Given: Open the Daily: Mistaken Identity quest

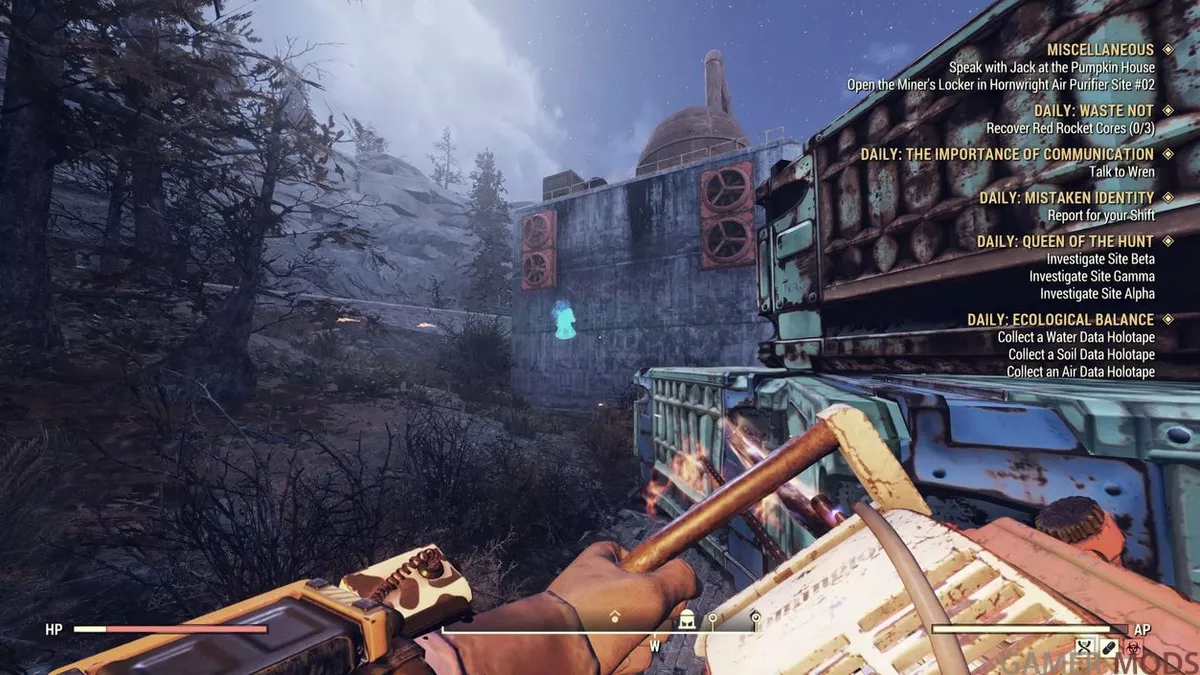Looking at the screenshot, I should 1066,197.
